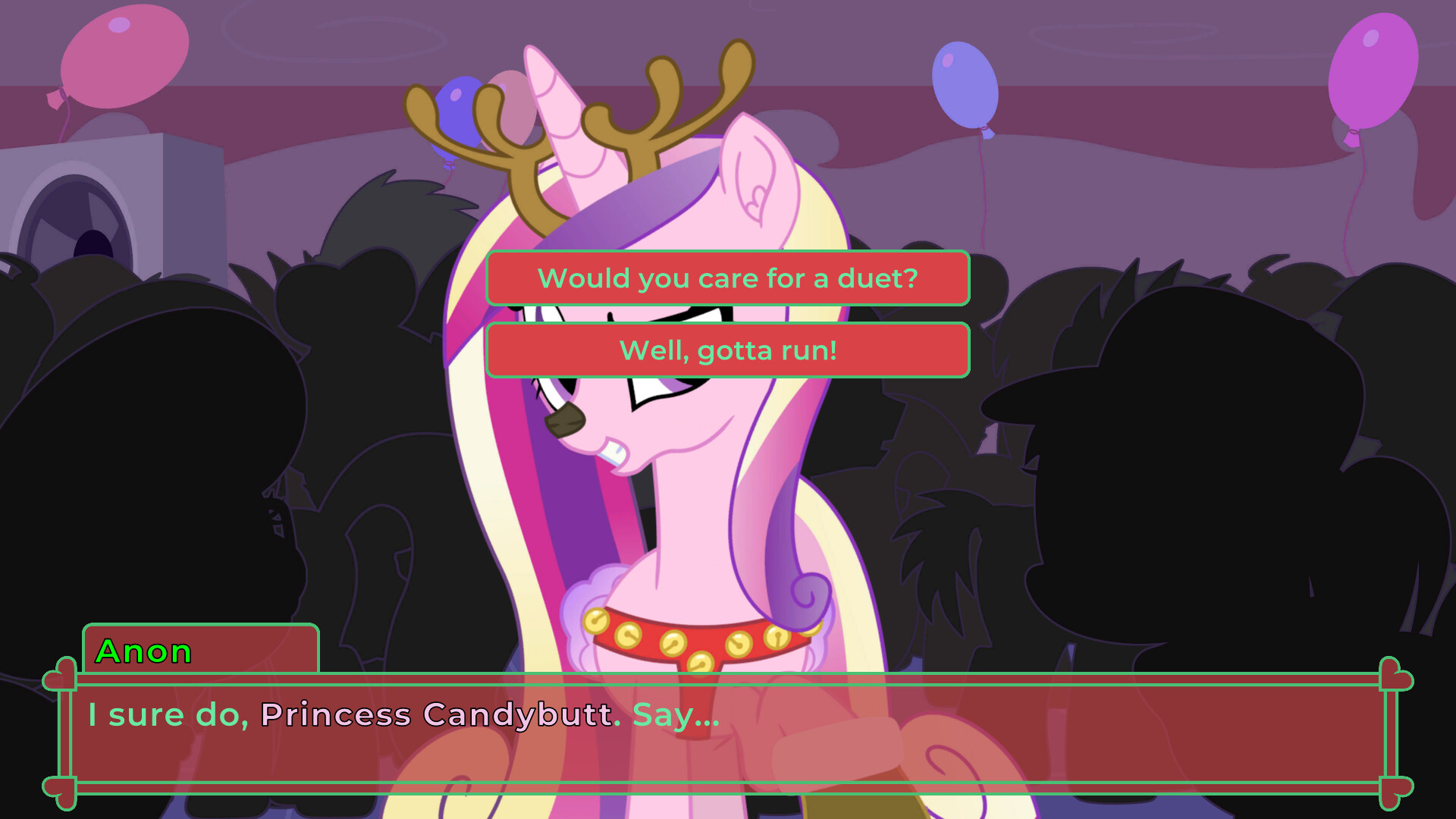Choose "Well, gotta run!" option
The height and width of the screenshot is (819, 1456).
[x=728, y=350]
